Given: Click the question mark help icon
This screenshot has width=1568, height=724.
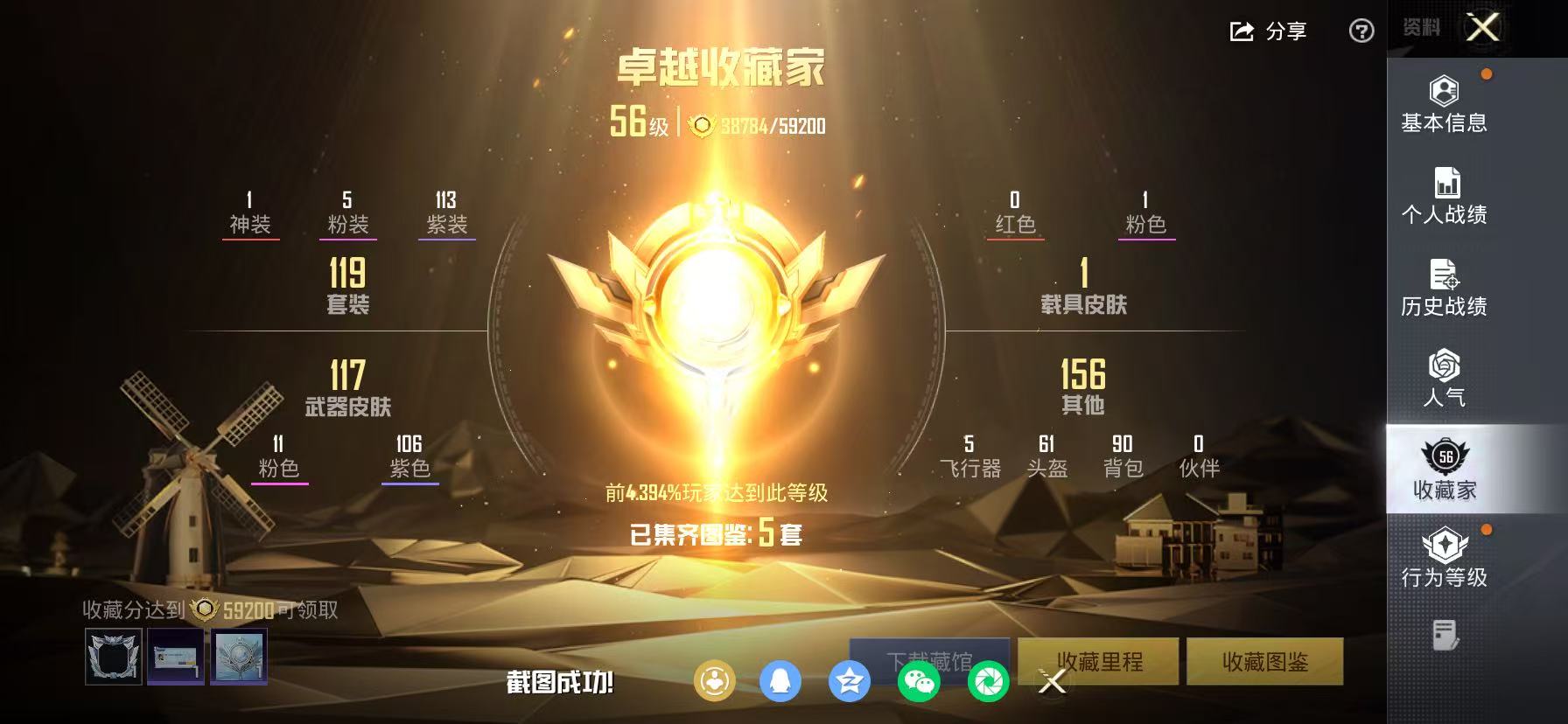Looking at the screenshot, I should pyautogui.click(x=1361, y=31).
